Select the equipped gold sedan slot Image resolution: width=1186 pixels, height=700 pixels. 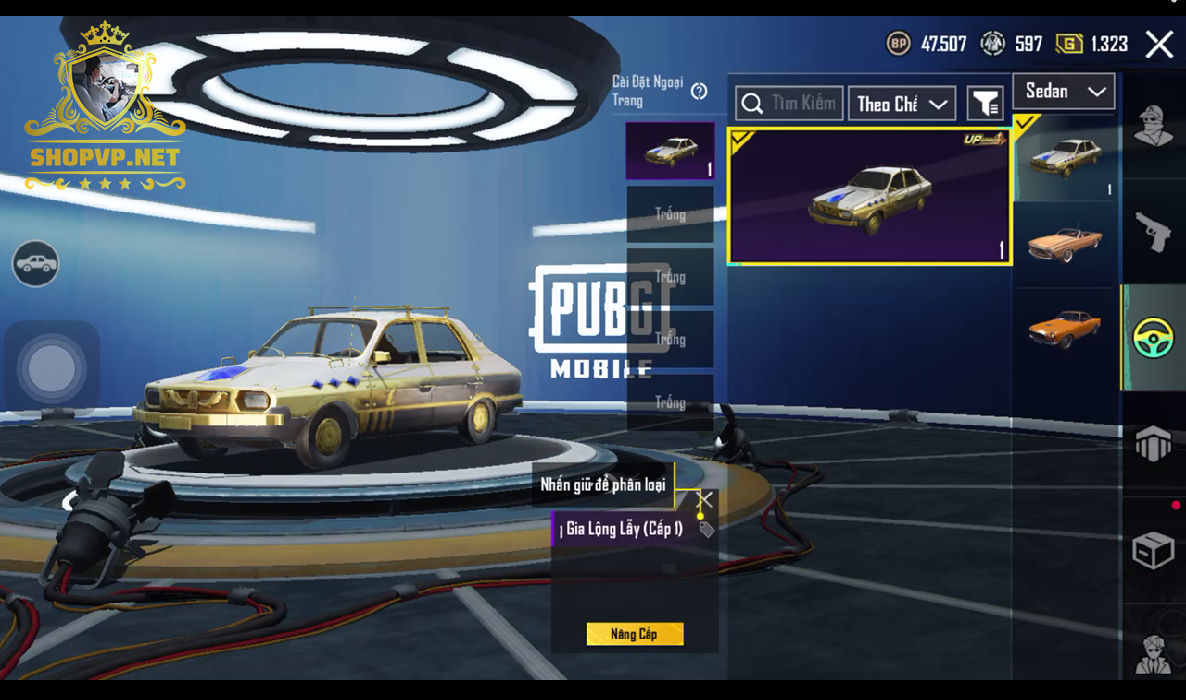(x=669, y=151)
